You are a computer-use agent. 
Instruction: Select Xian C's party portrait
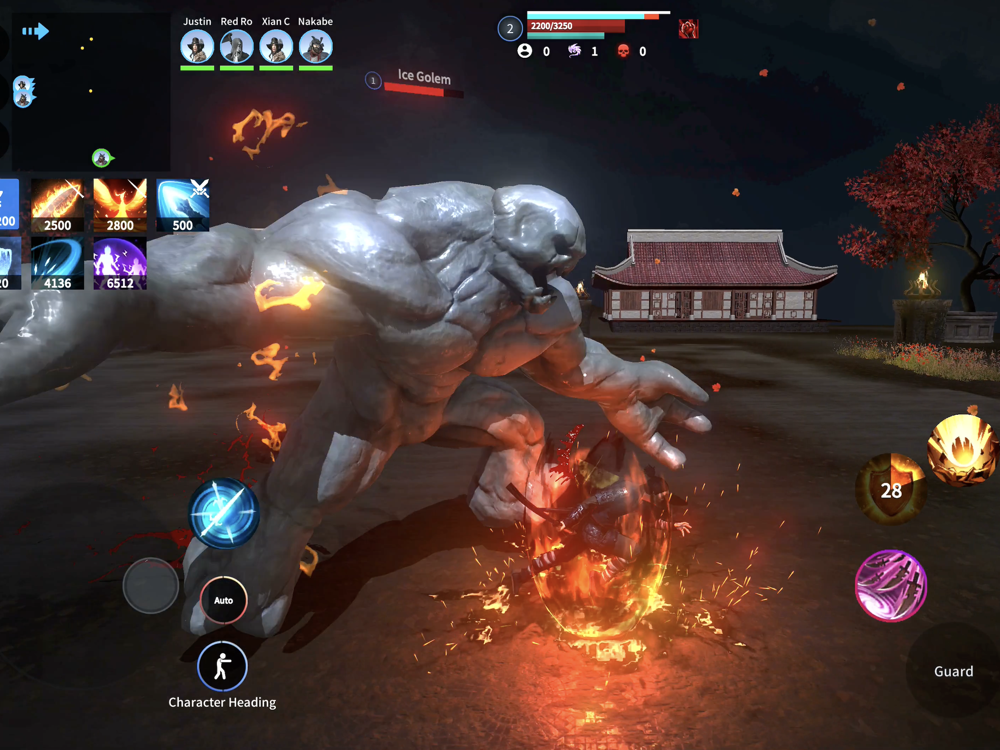pos(276,46)
